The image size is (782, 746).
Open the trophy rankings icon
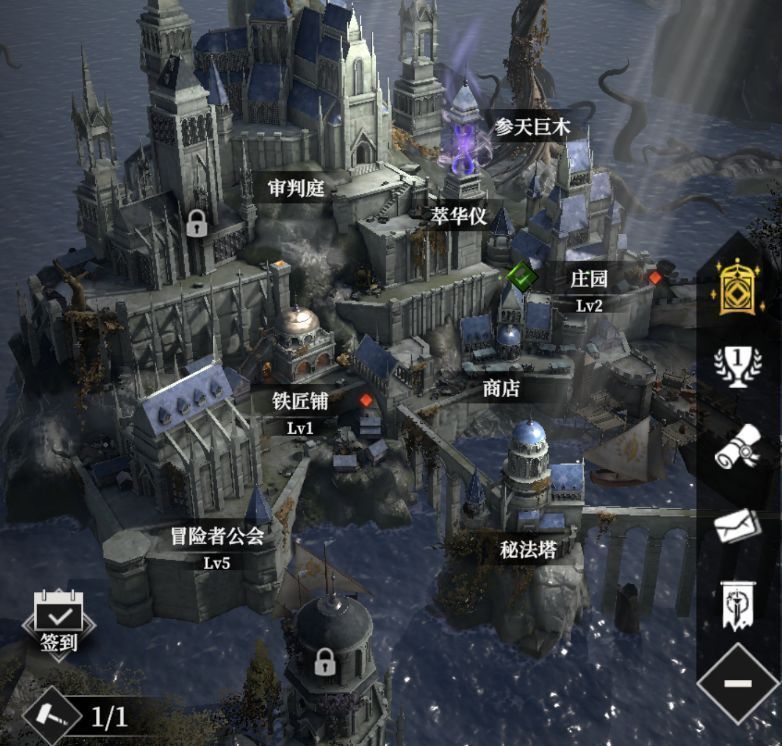738,367
